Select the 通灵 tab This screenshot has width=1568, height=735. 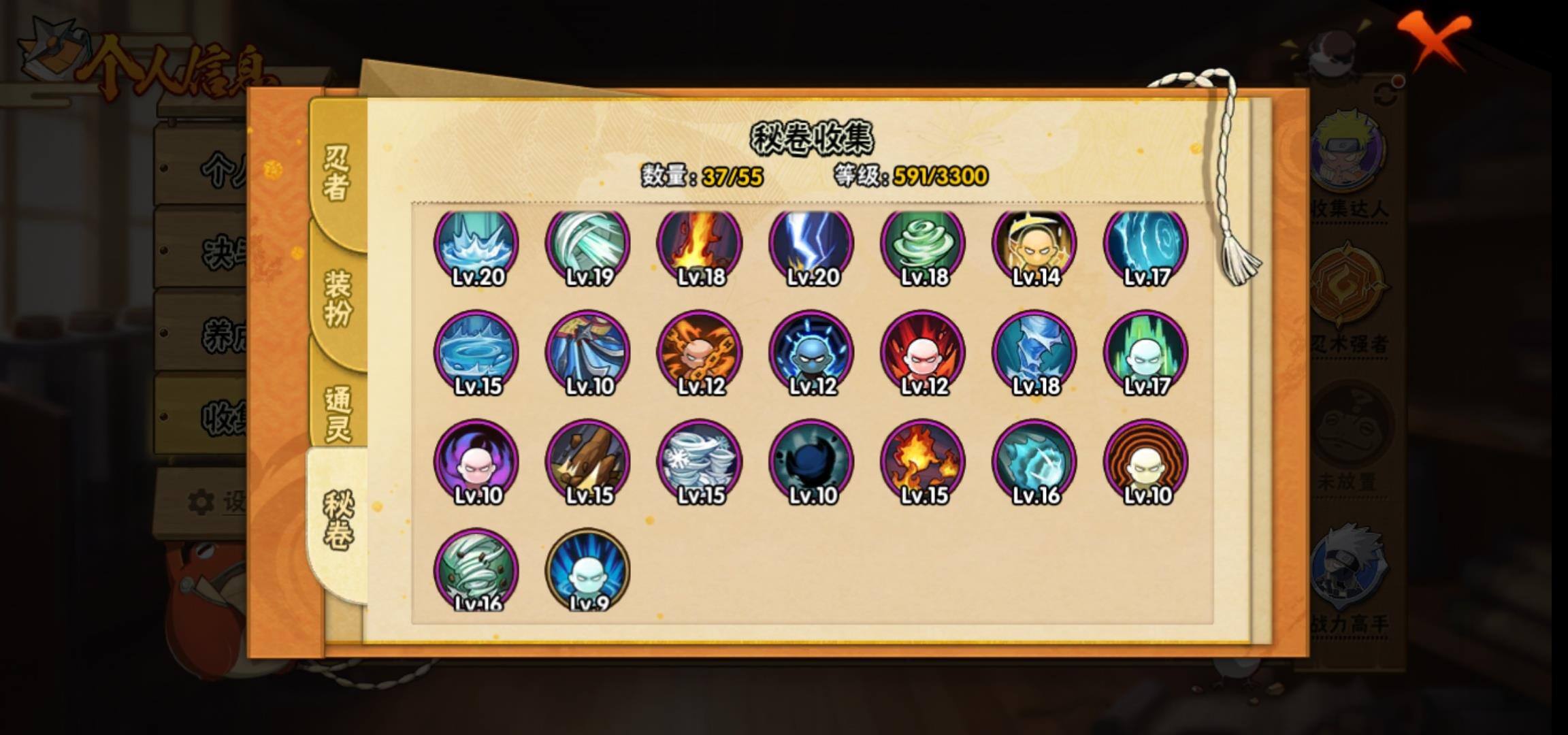click(x=338, y=413)
